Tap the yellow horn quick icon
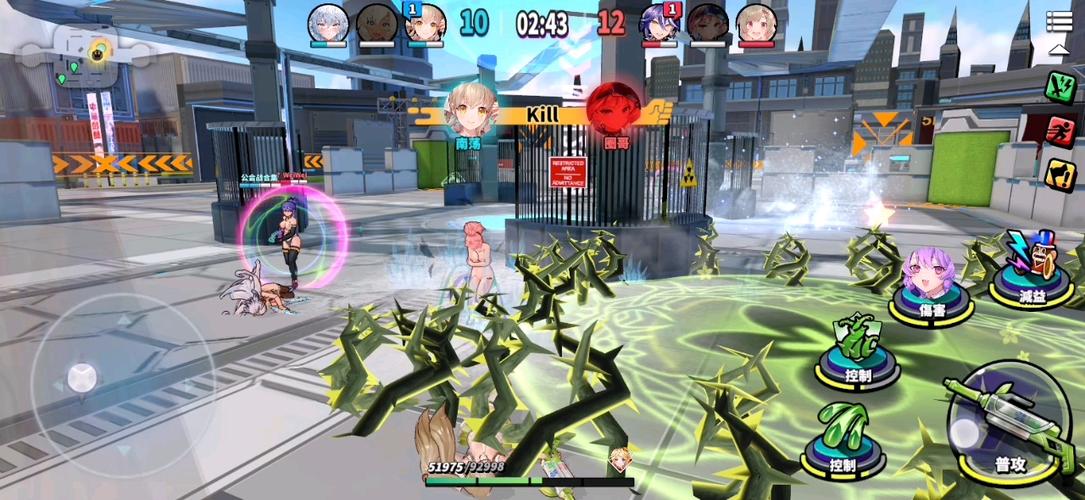Viewport: 1085px width, 500px height. 1059,175
